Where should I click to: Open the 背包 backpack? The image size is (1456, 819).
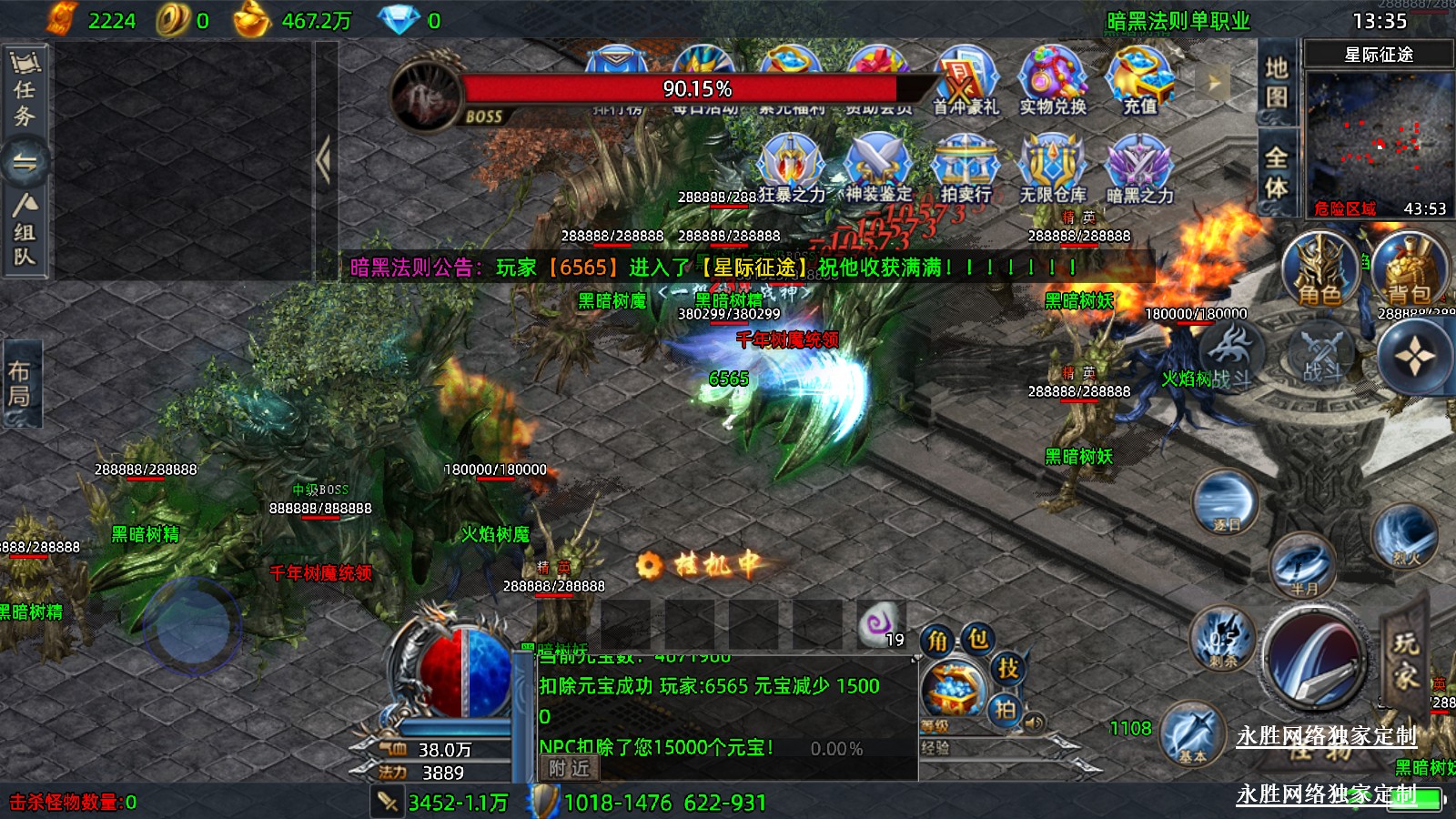click(x=1408, y=269)
